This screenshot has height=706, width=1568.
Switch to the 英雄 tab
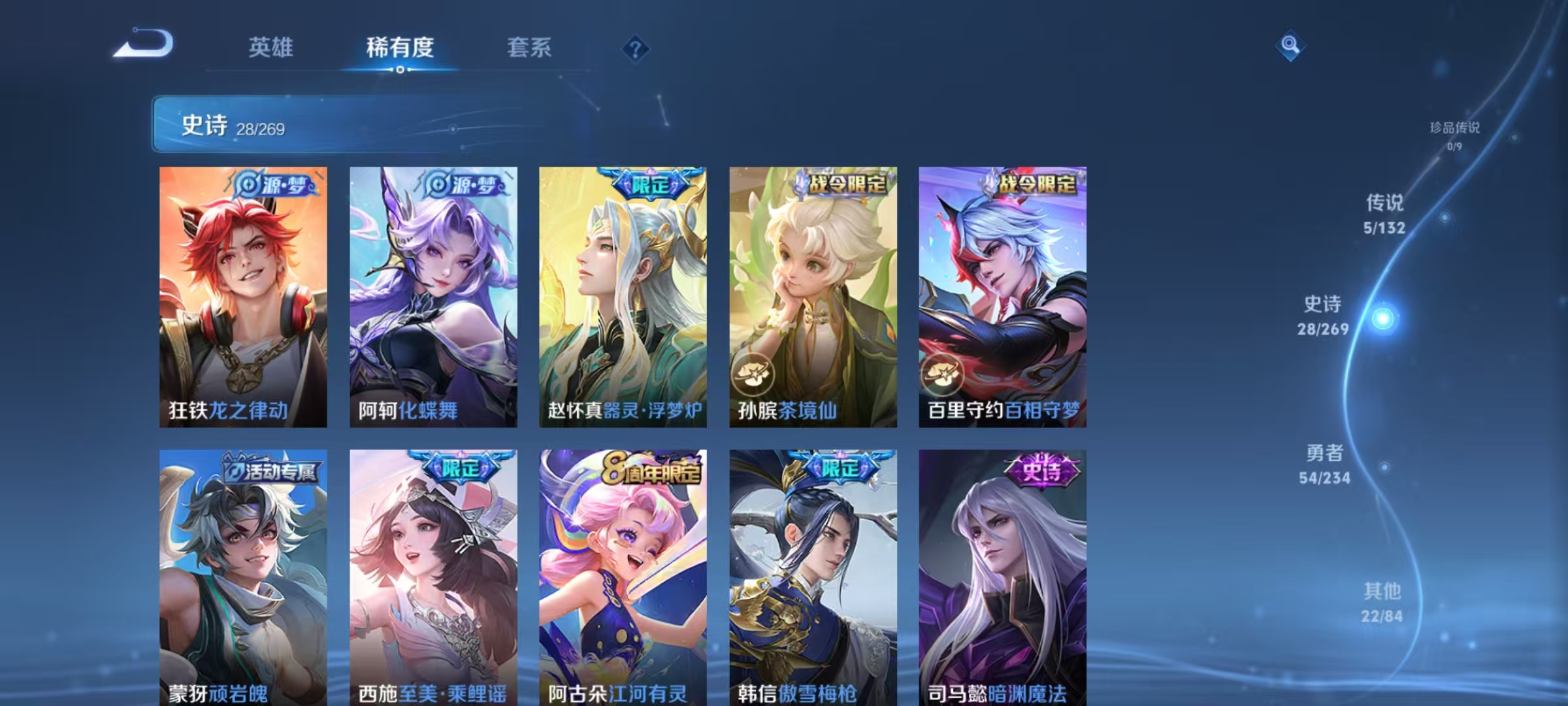pyautogui.click(x=271, y=48)
